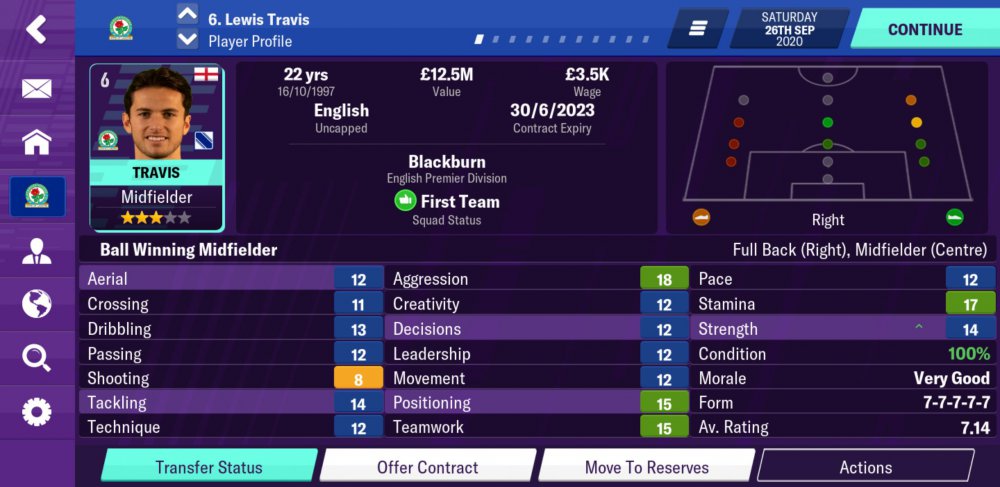Click the Blackburn badge in the header

121,29
